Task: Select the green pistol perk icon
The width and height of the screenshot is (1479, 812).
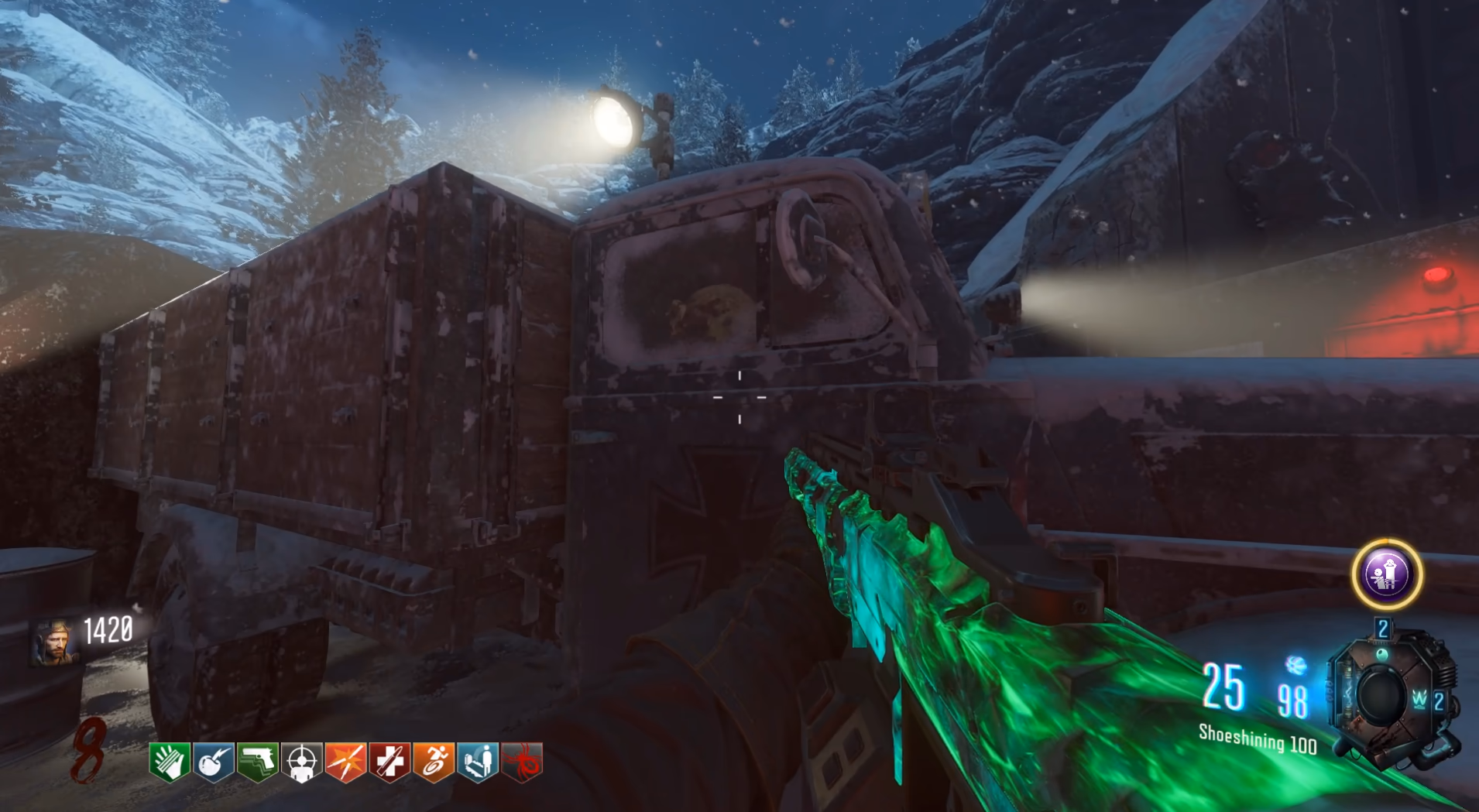Action: pyautogui.click(x=258, y=761)
